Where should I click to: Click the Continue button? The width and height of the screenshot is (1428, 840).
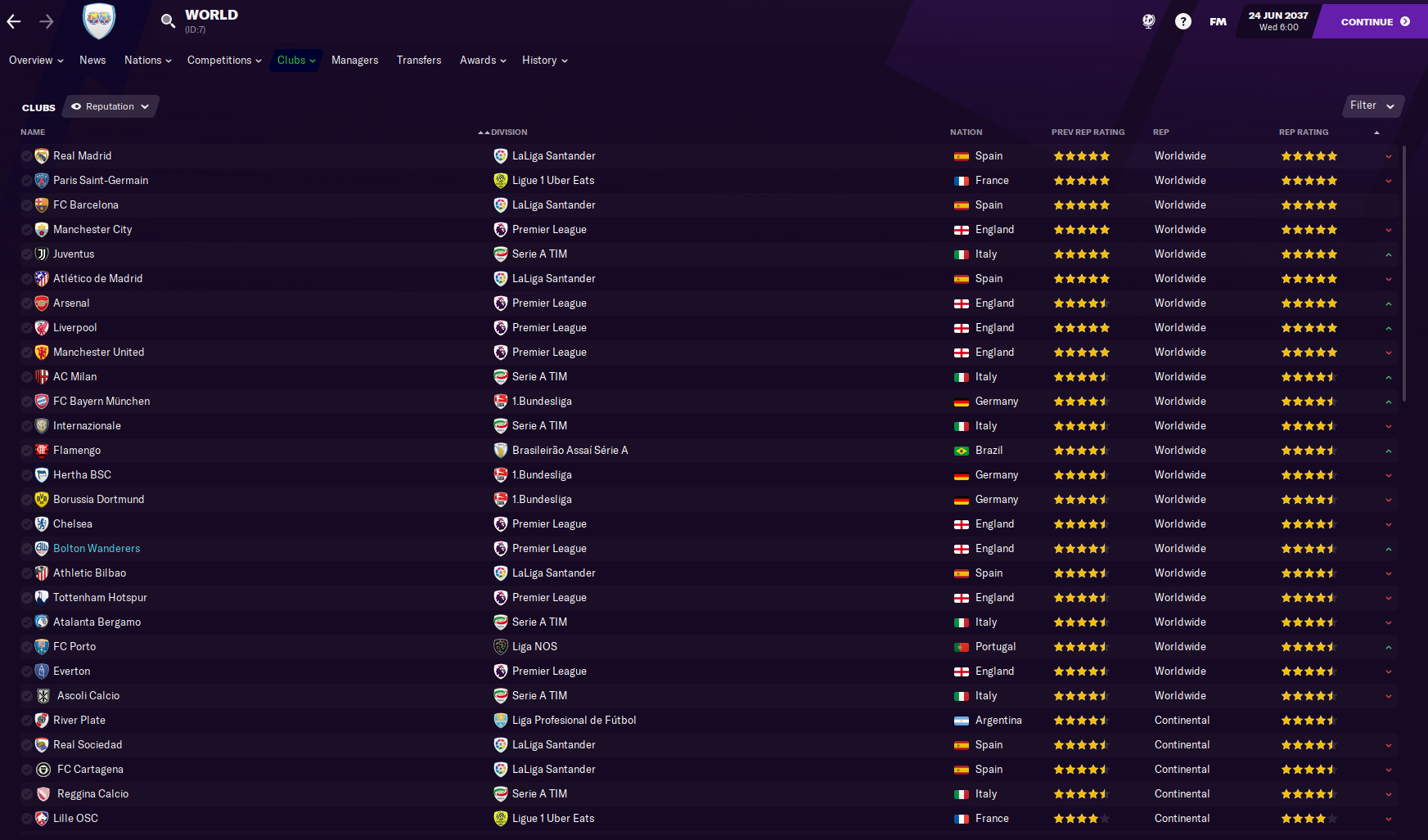click(x=1374, y=22)
